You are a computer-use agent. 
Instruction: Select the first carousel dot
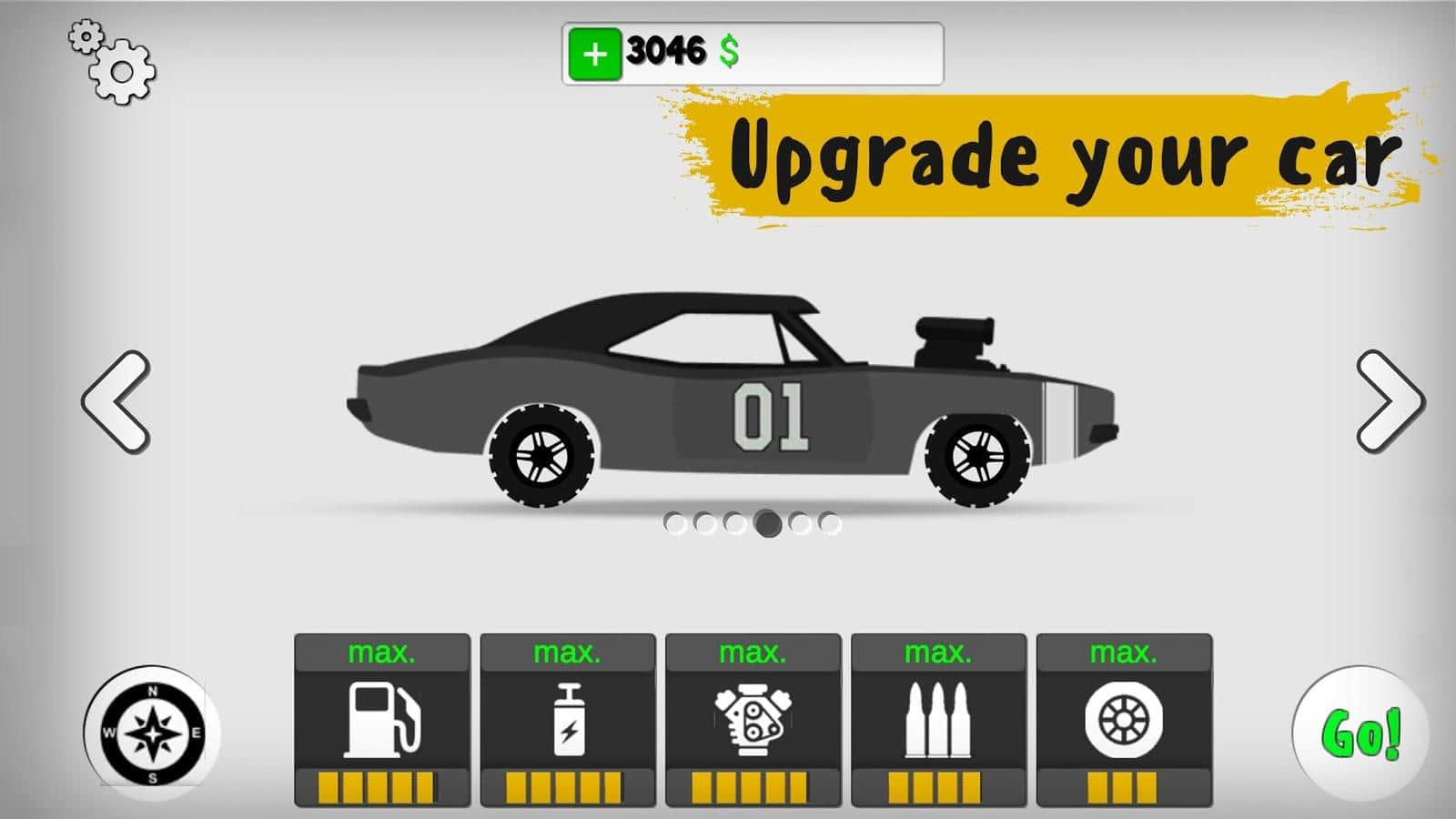pyautogui.click(x=678, y=524)
